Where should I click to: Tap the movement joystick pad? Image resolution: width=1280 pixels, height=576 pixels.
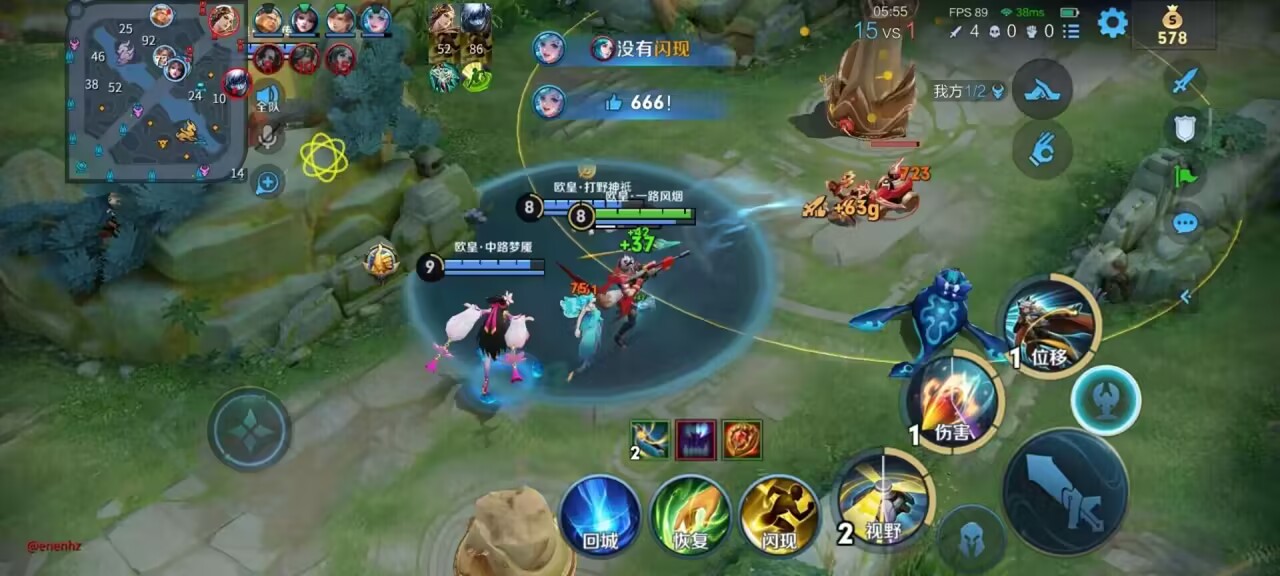pos(249,429)
